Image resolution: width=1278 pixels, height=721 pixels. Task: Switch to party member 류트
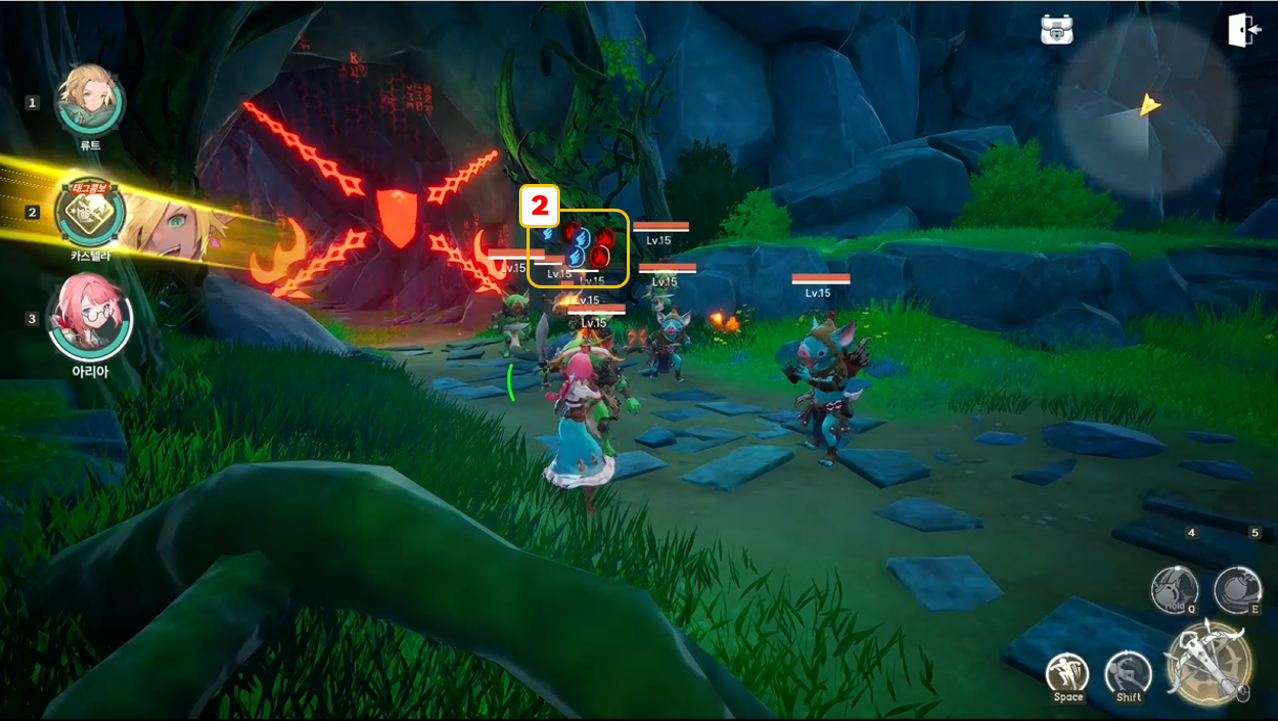pos(90,100)
